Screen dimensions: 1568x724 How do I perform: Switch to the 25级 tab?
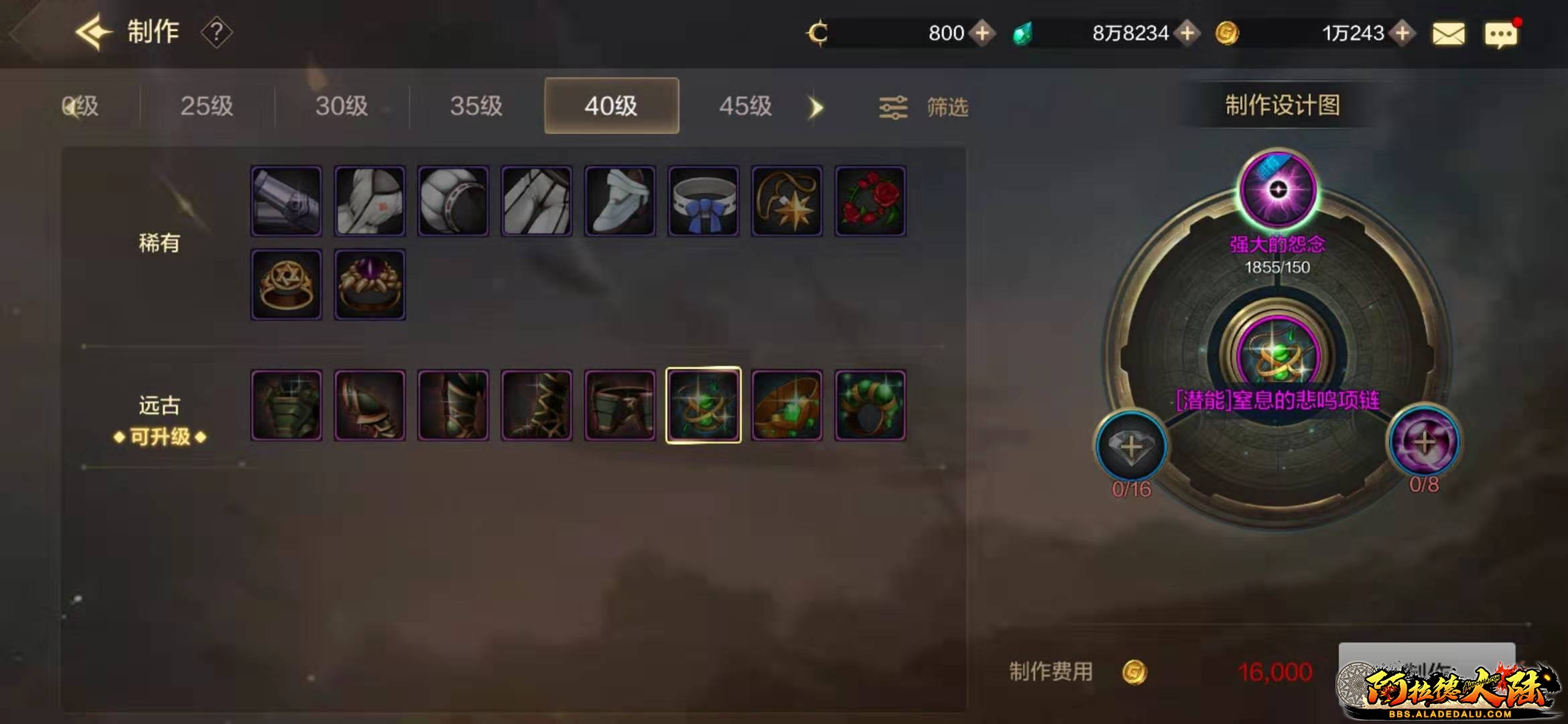point(206,106)
